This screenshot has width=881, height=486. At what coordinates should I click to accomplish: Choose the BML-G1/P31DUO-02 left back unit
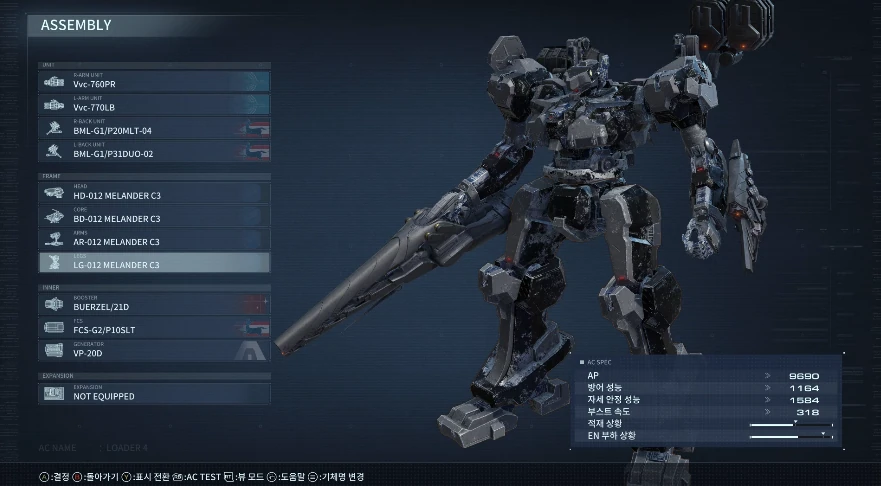tap(154, 152)
